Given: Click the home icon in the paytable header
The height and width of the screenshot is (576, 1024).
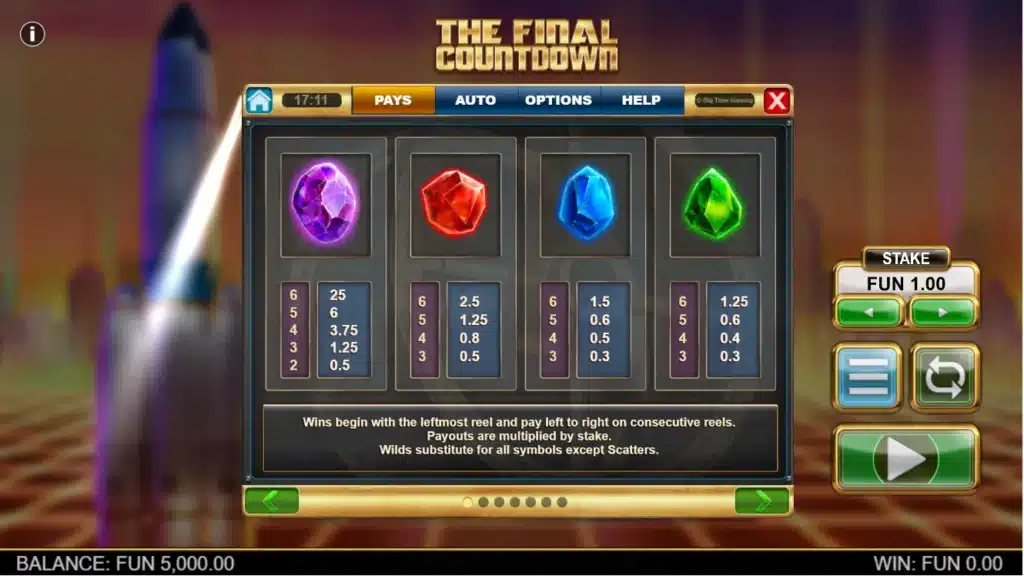Looking at the screenshot, I should point(259,100).
